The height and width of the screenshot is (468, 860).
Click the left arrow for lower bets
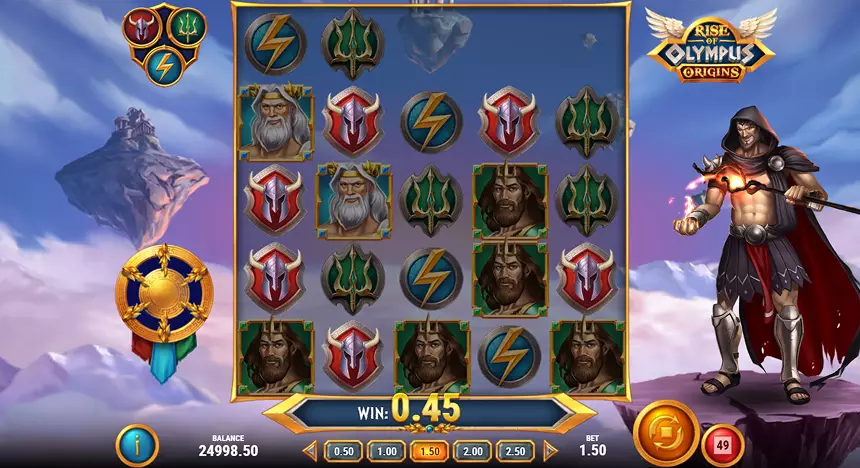[309, 451]
